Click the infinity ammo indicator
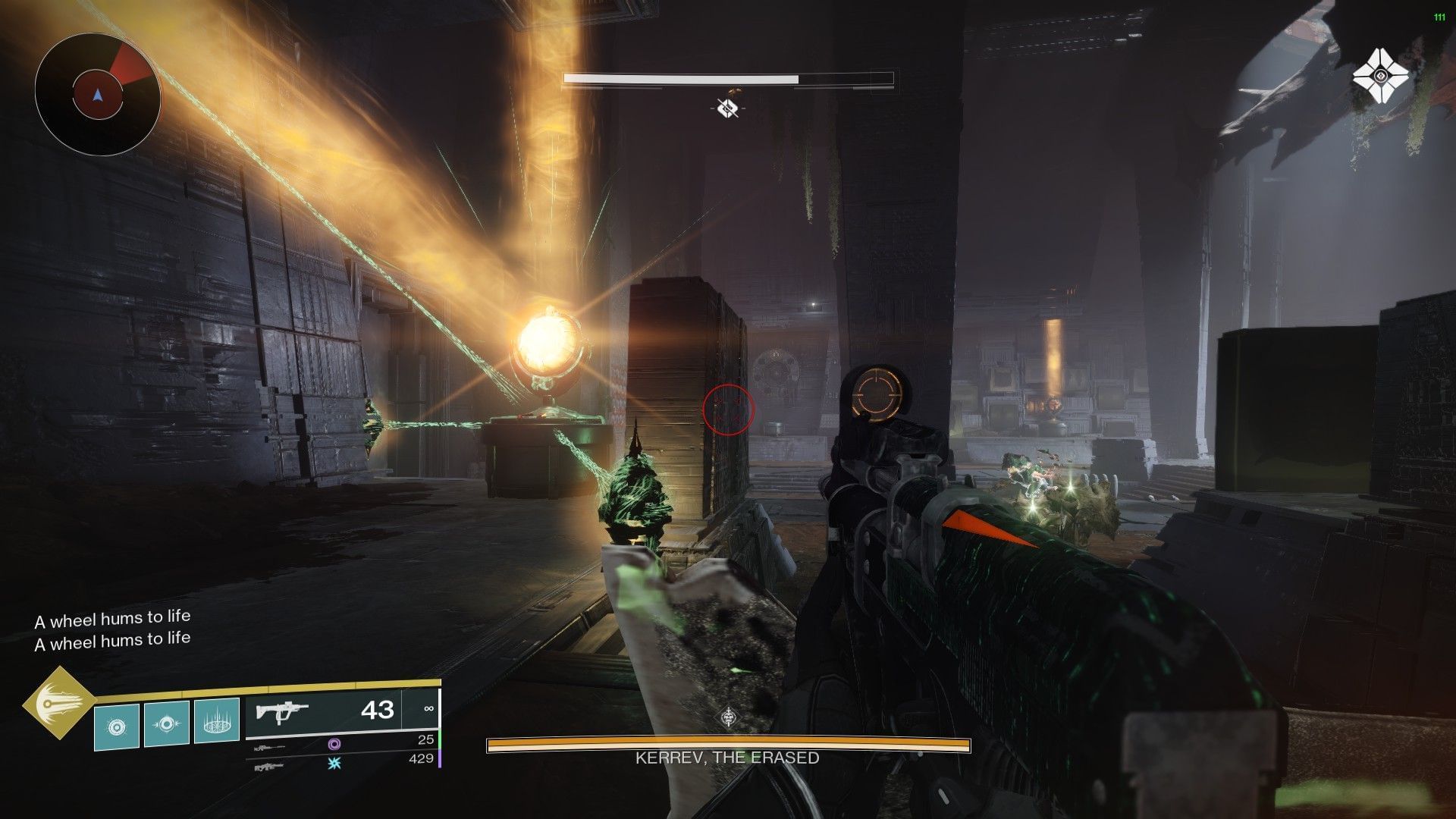1456x819 pixels. coord(429,710)
